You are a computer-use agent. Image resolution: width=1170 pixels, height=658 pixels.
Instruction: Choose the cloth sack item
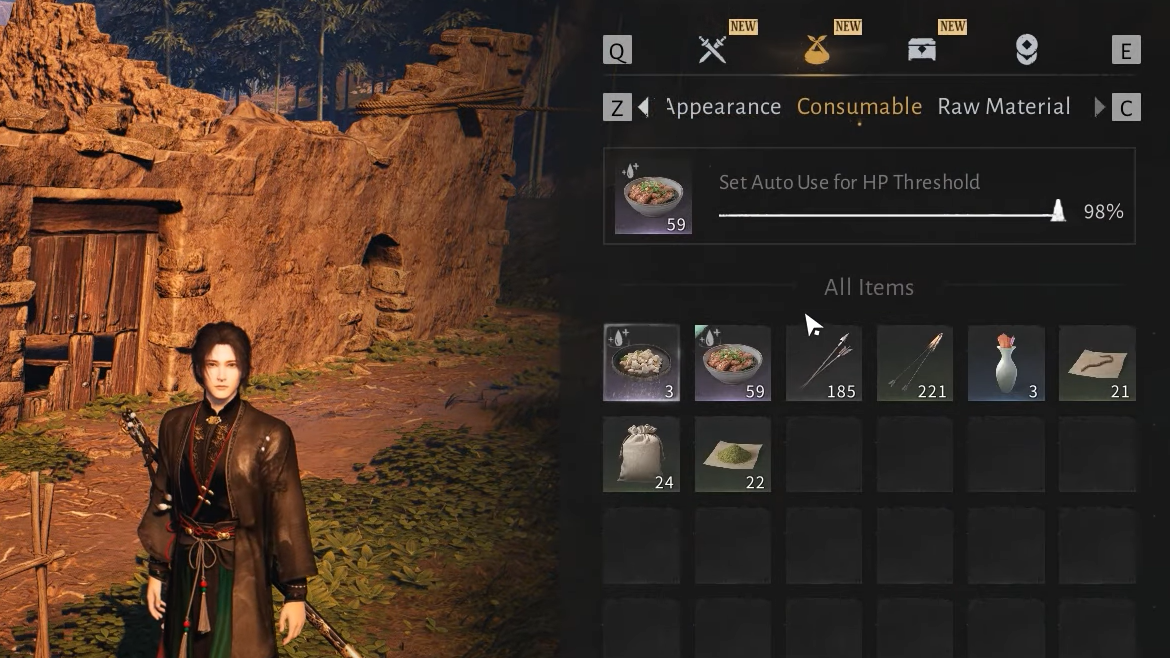pos(642,455)
